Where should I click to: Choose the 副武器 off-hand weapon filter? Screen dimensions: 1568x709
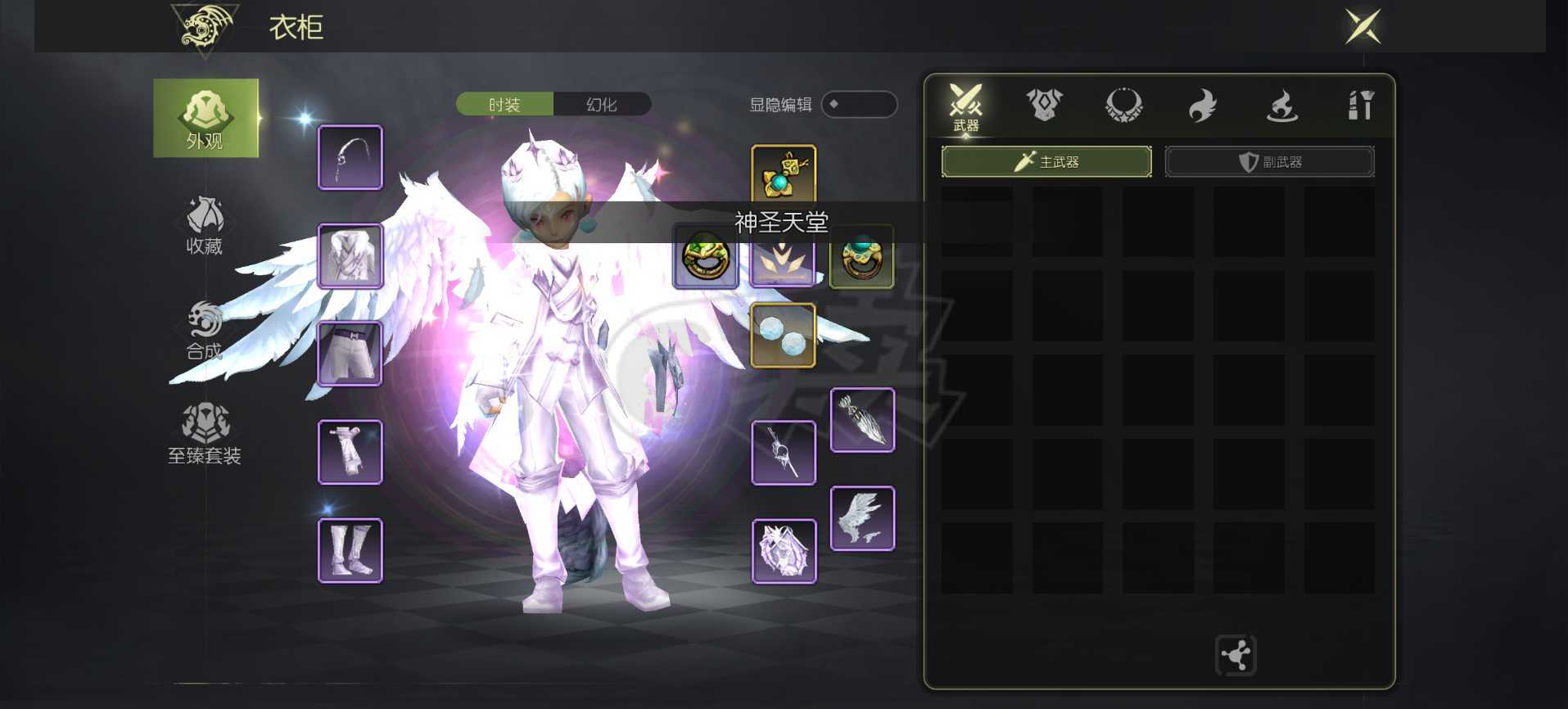[x=1269, y=162]
